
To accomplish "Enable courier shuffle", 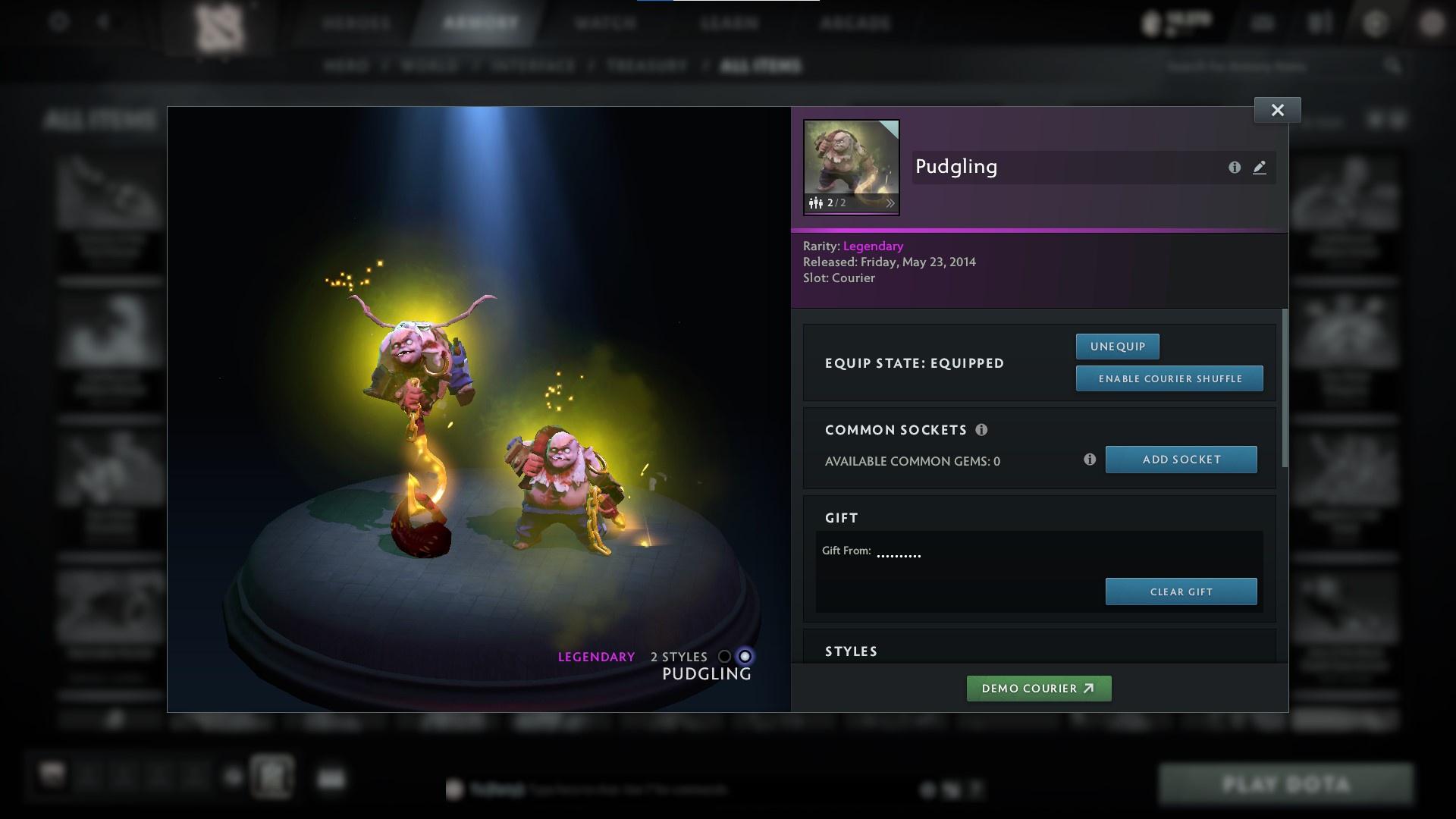I will tap(1169, 378).
